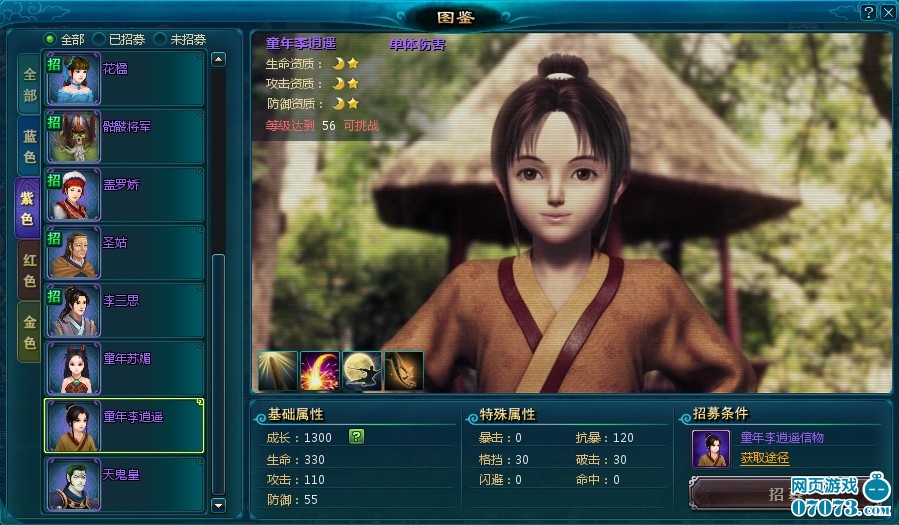Open the help button in title bar
This screenshot has width=899, height=525.
[868, 11]
